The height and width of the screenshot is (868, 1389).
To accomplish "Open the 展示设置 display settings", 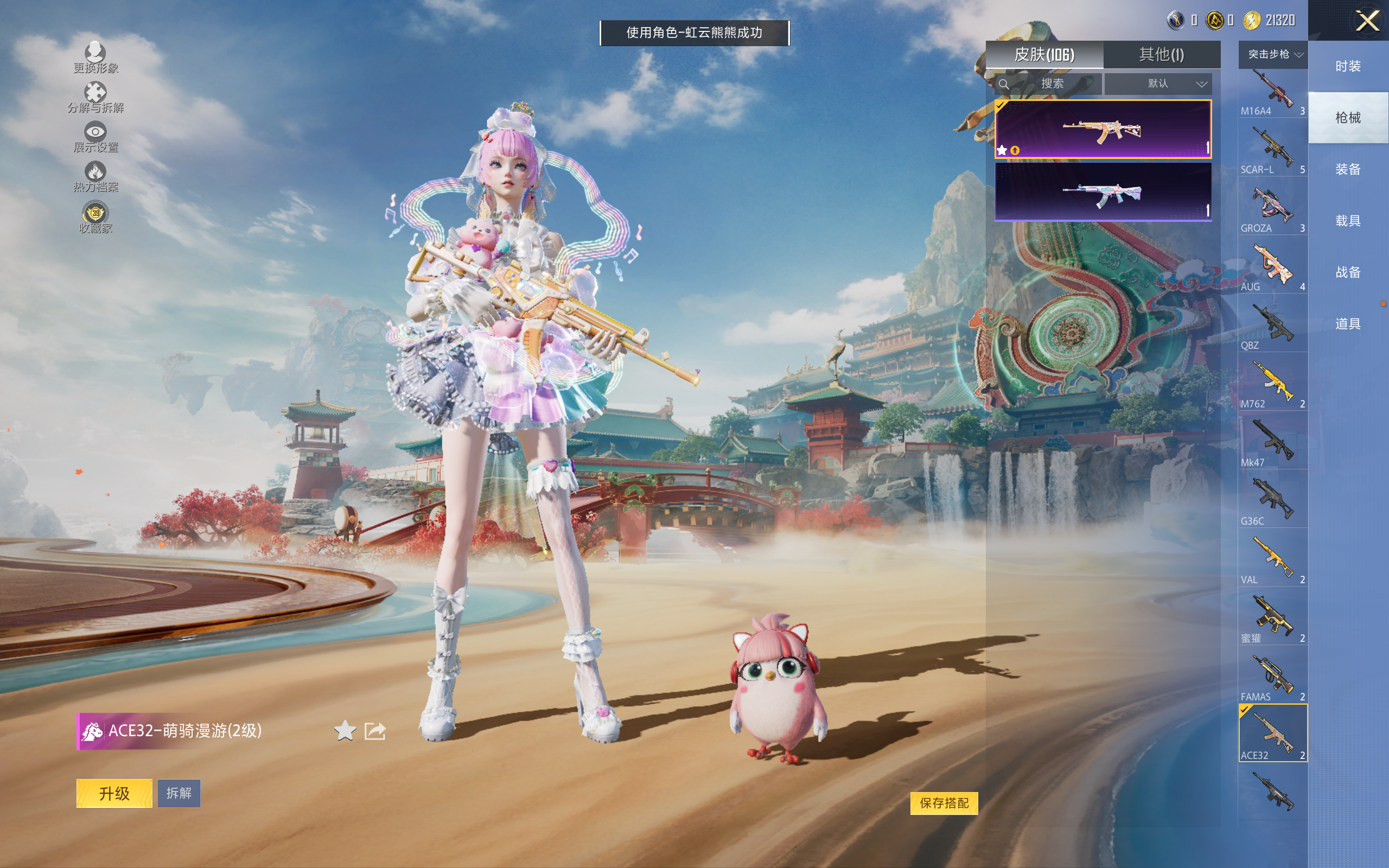I will (x=95, y=137).
